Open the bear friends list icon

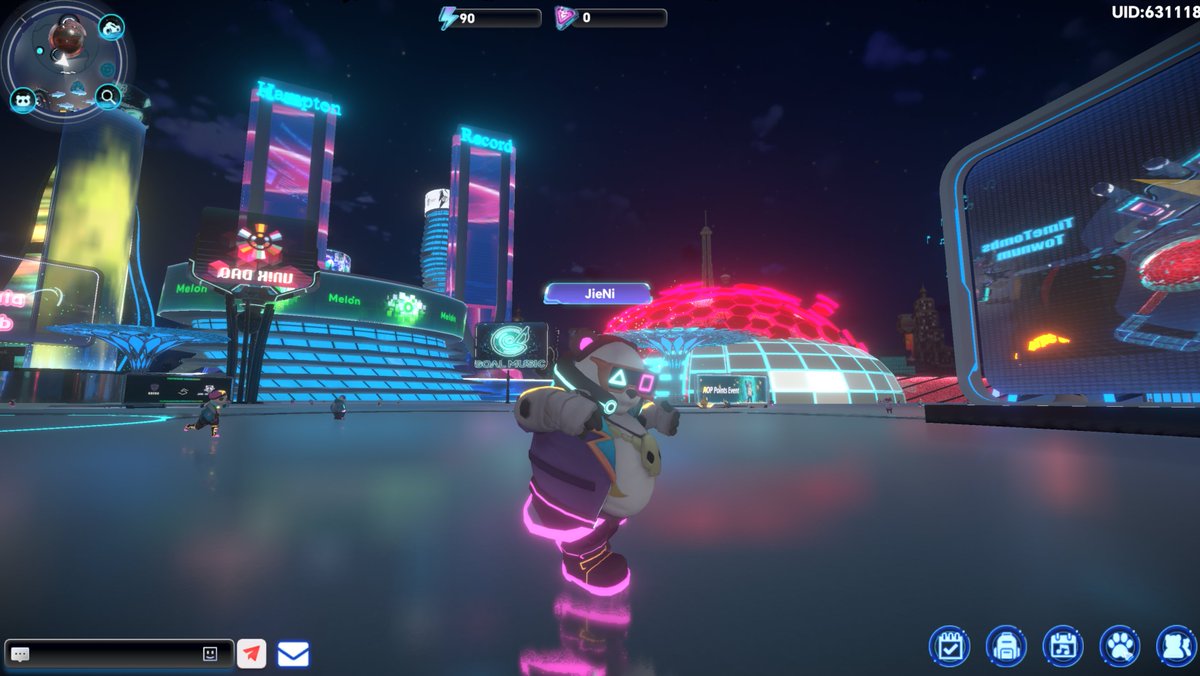pos(1176,646)
